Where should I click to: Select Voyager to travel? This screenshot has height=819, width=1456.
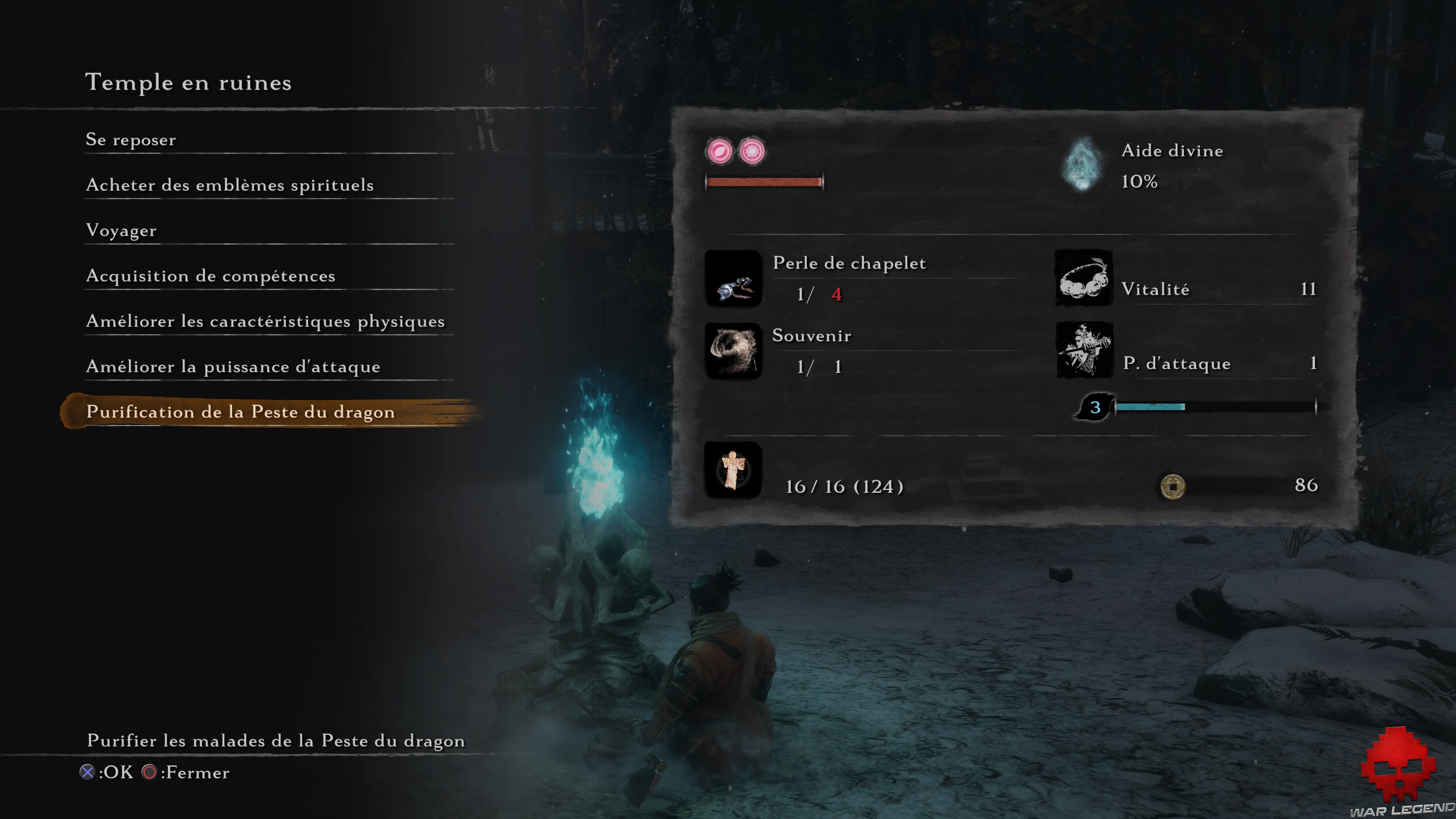[121, 231]
